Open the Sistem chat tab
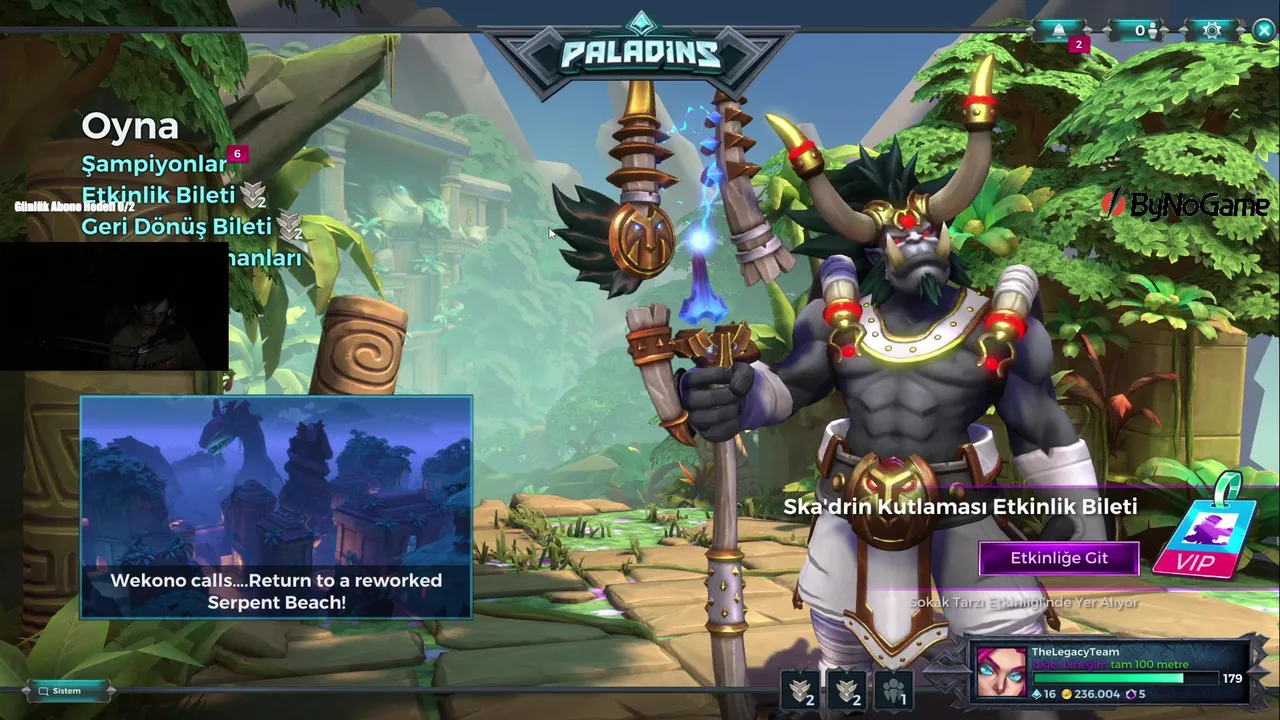The image size is (1280, 720). 67,691
